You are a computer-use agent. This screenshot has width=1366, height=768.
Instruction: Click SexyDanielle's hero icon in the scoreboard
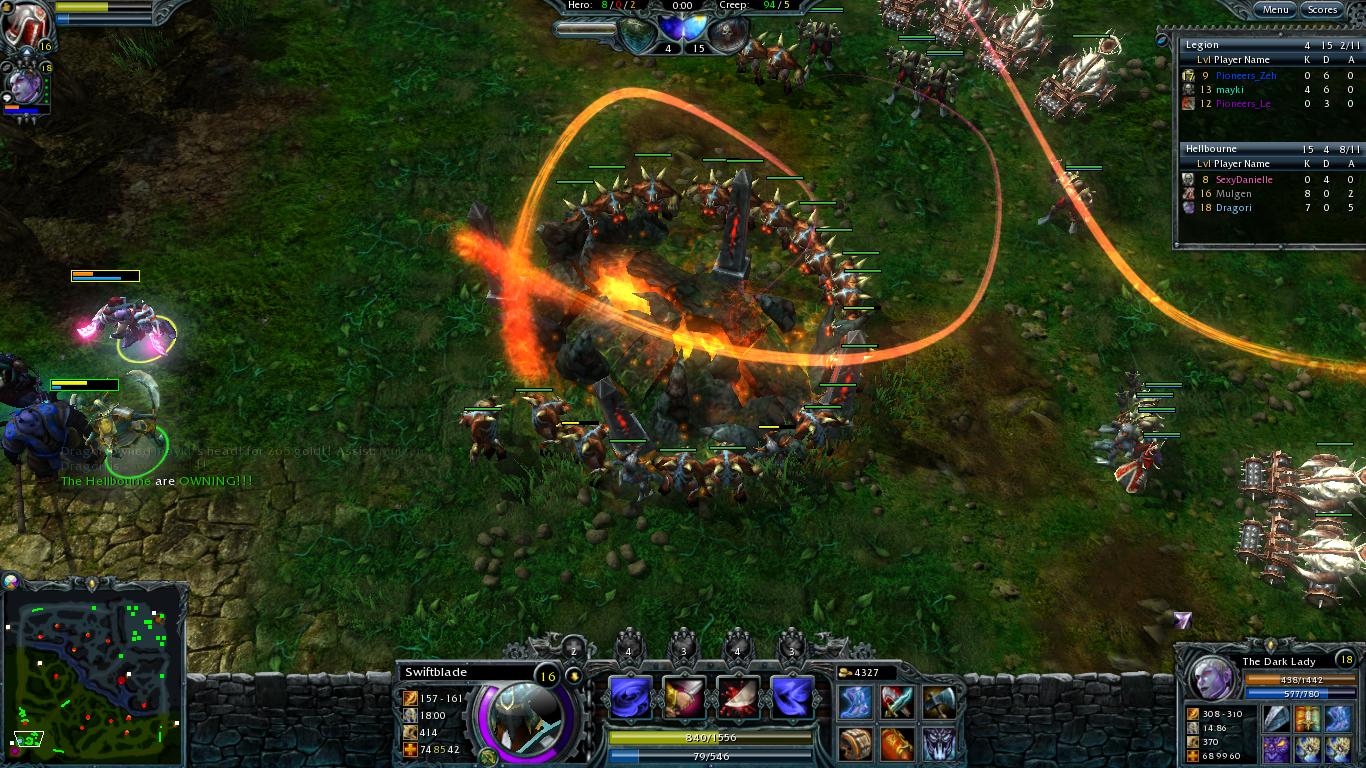1188,178
